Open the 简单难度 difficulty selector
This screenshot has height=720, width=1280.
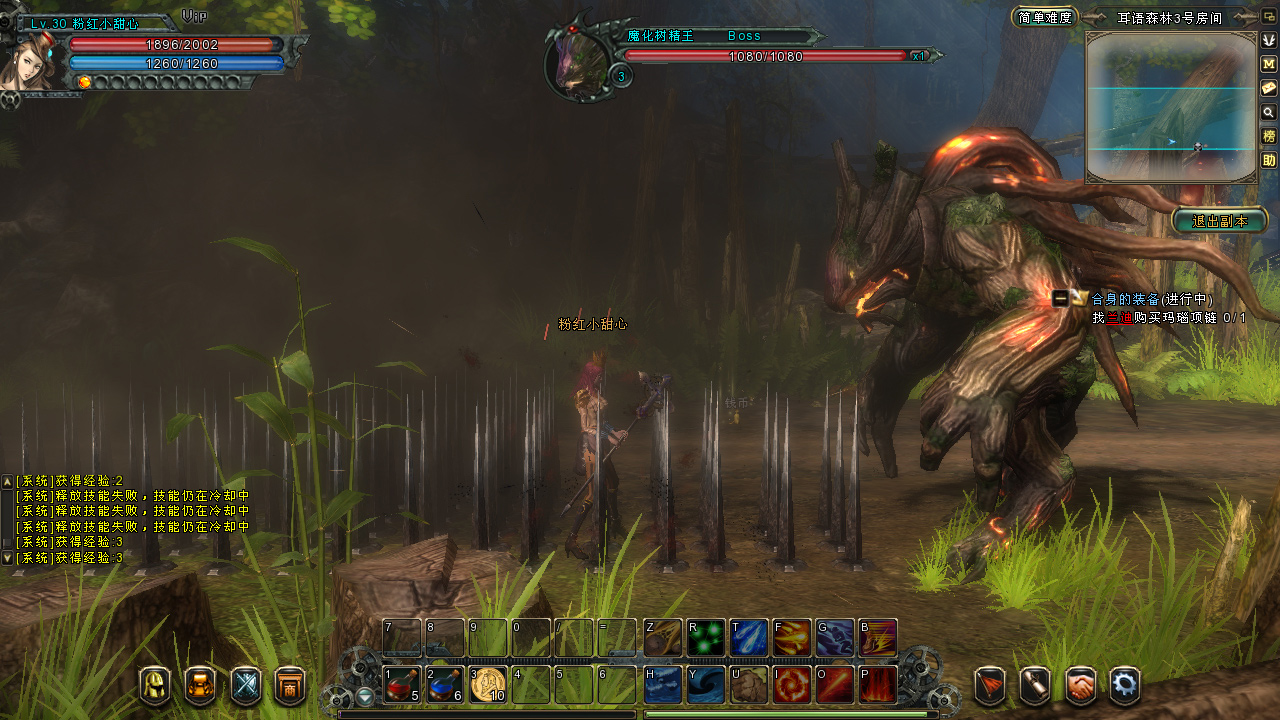tap(1044, 17)
